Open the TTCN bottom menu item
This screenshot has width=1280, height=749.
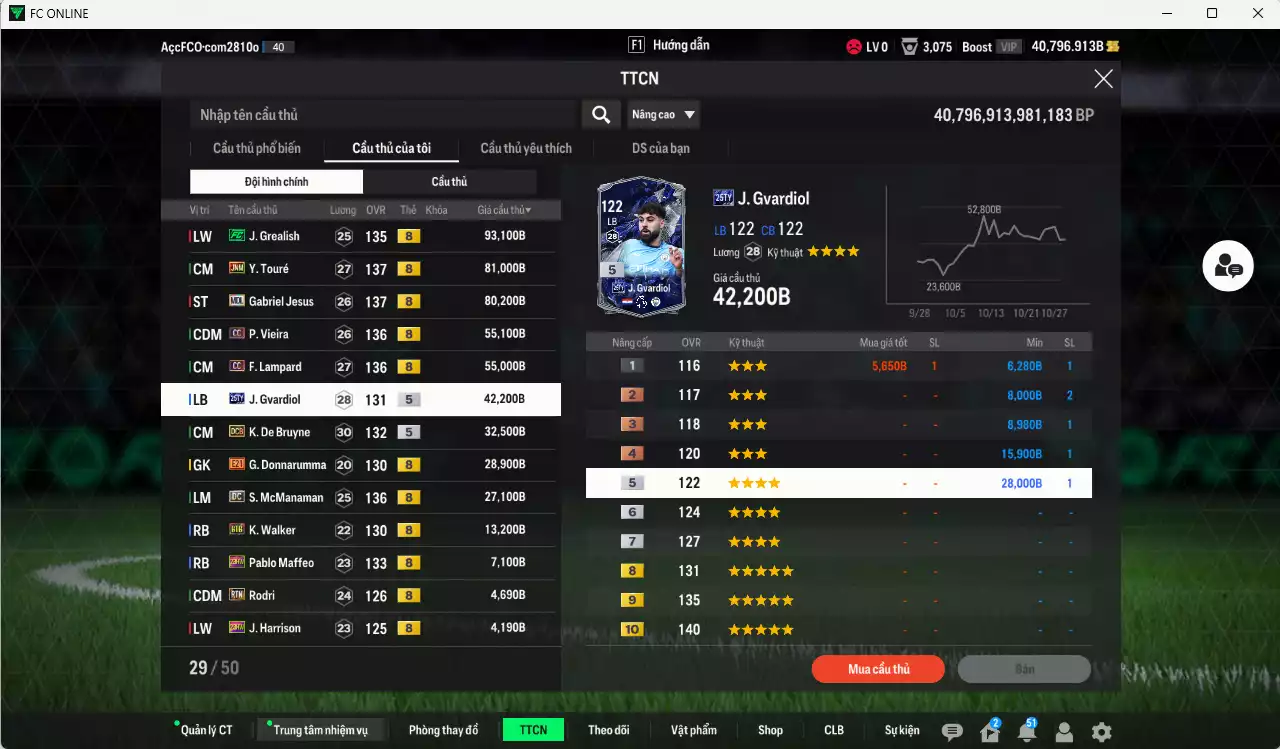coord(532,729)
